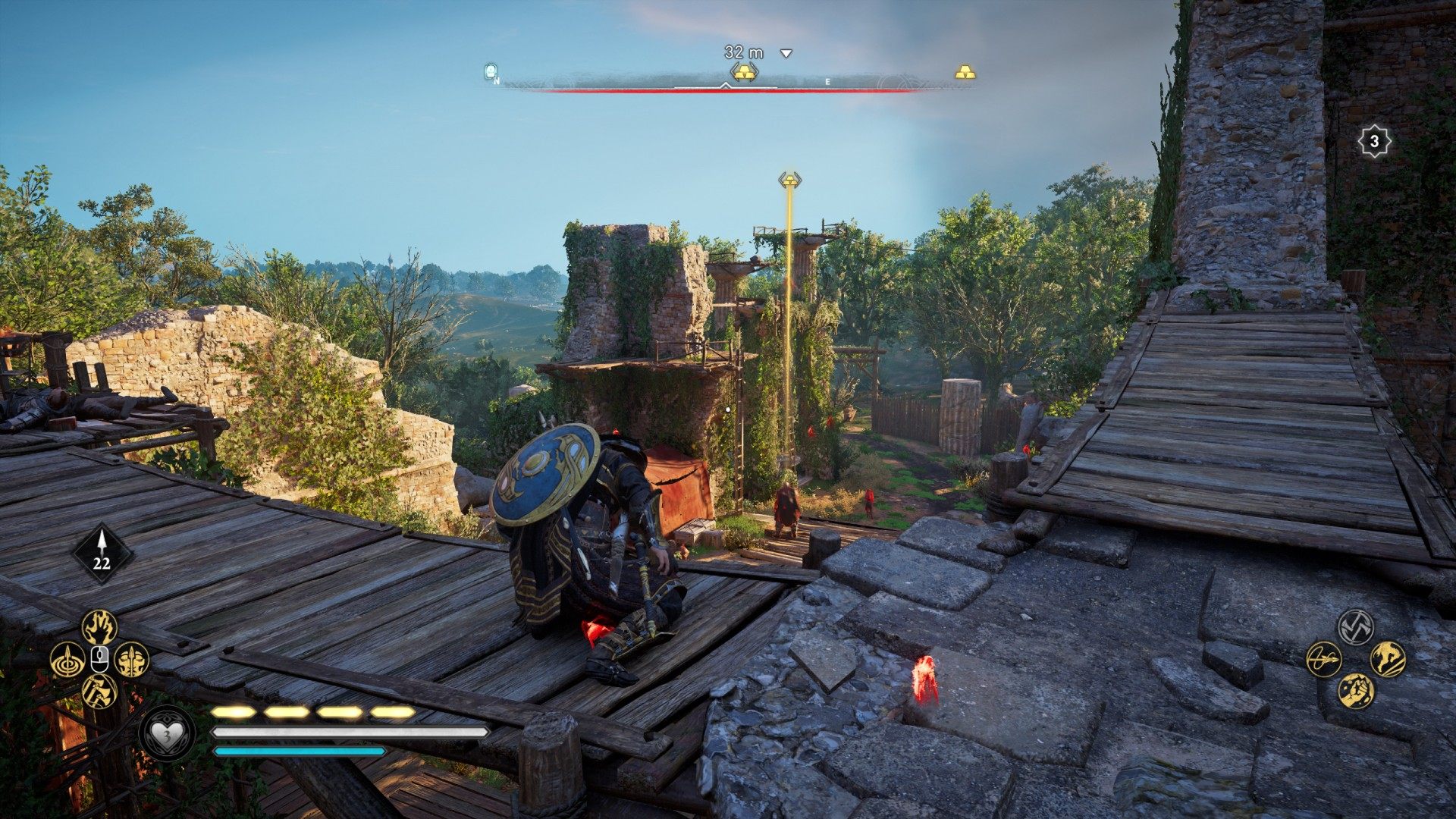
Task: Use the harpoon melee ability
Action: pos(1324,659)
